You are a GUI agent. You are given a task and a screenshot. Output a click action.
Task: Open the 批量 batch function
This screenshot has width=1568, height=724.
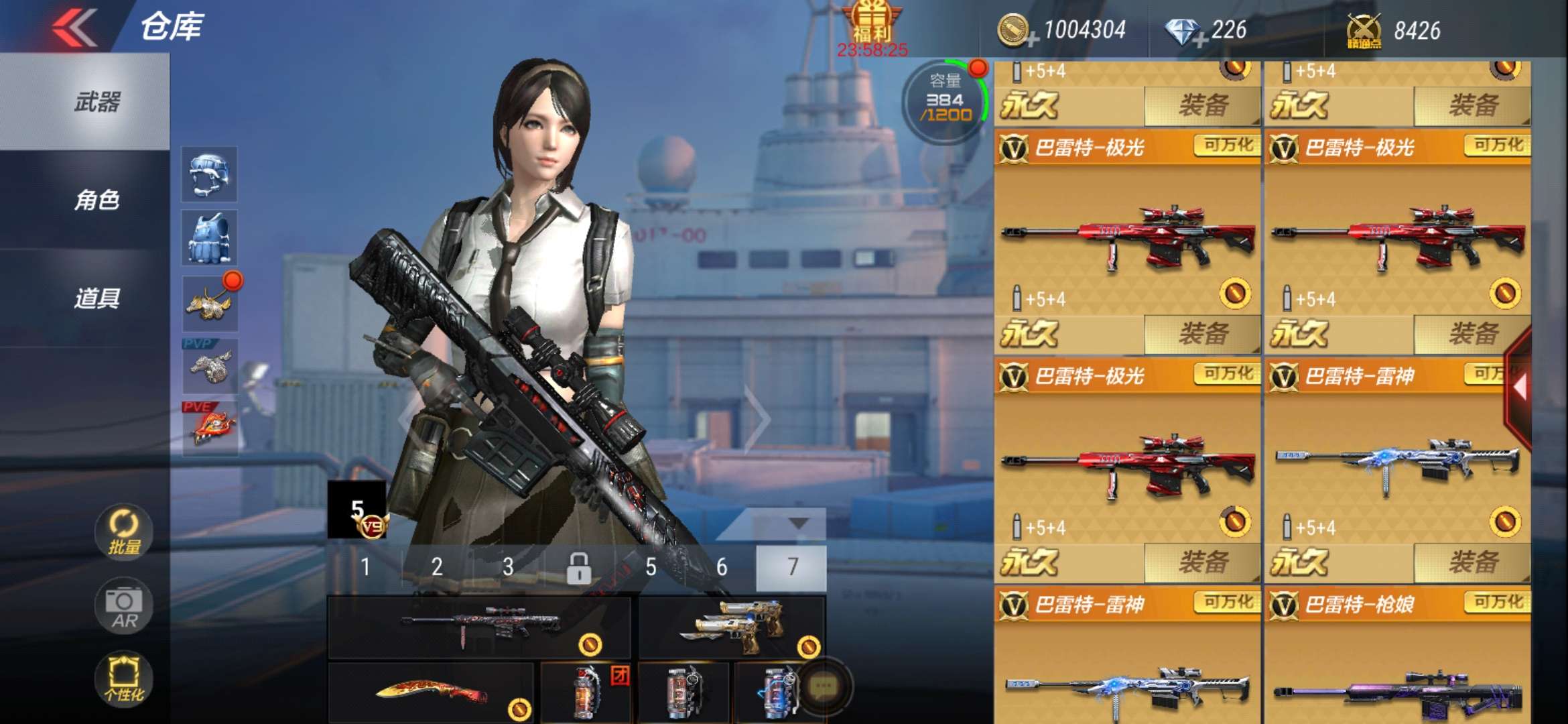124,533
